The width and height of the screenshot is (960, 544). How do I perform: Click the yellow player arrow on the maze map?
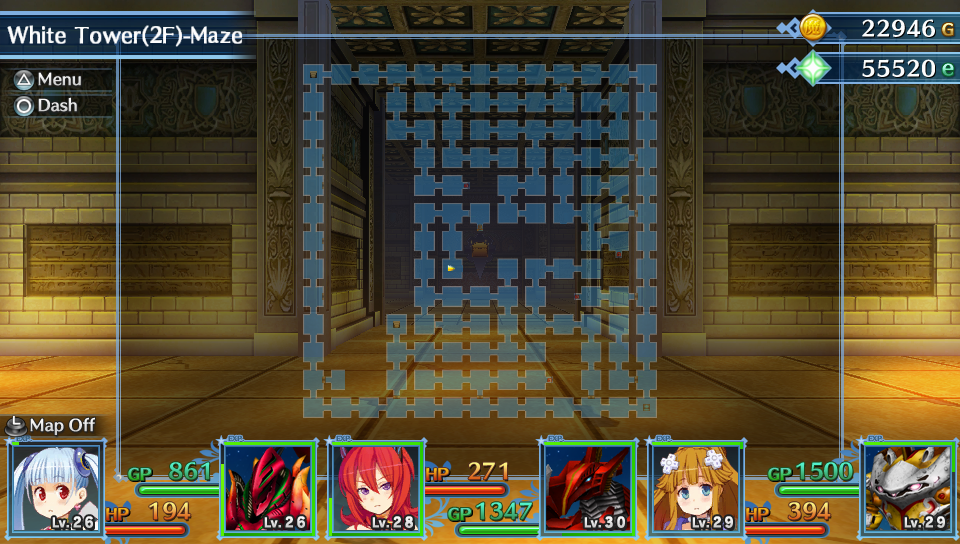tap(451, 268)
